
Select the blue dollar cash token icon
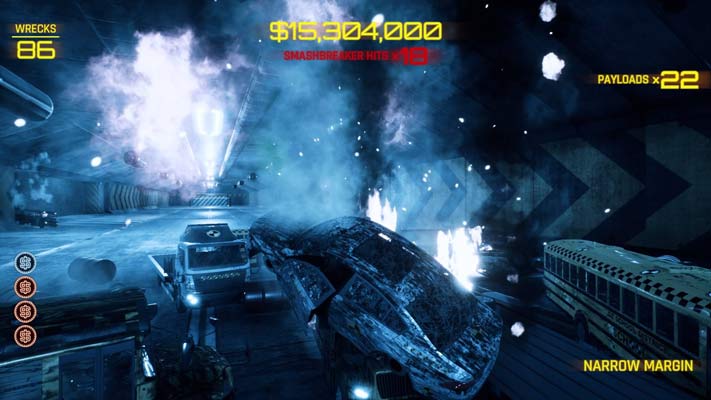(x=27, y=262)
